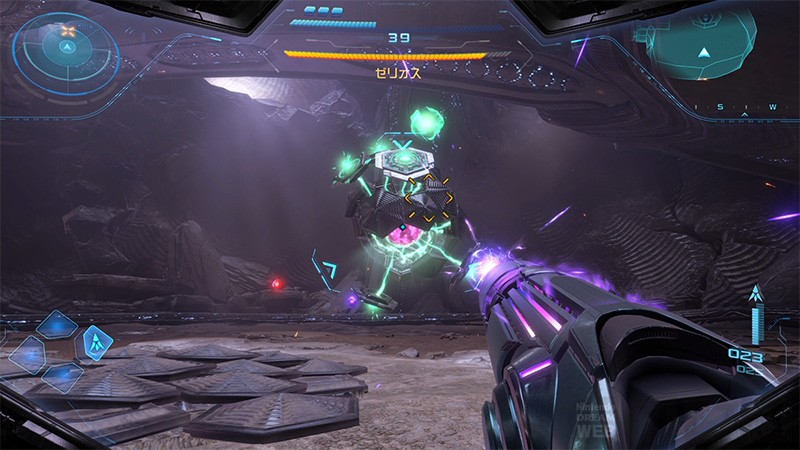Select the highlighted missile hexagon slot
This screenshot has height=450, width=800.
tap(96, 344)
